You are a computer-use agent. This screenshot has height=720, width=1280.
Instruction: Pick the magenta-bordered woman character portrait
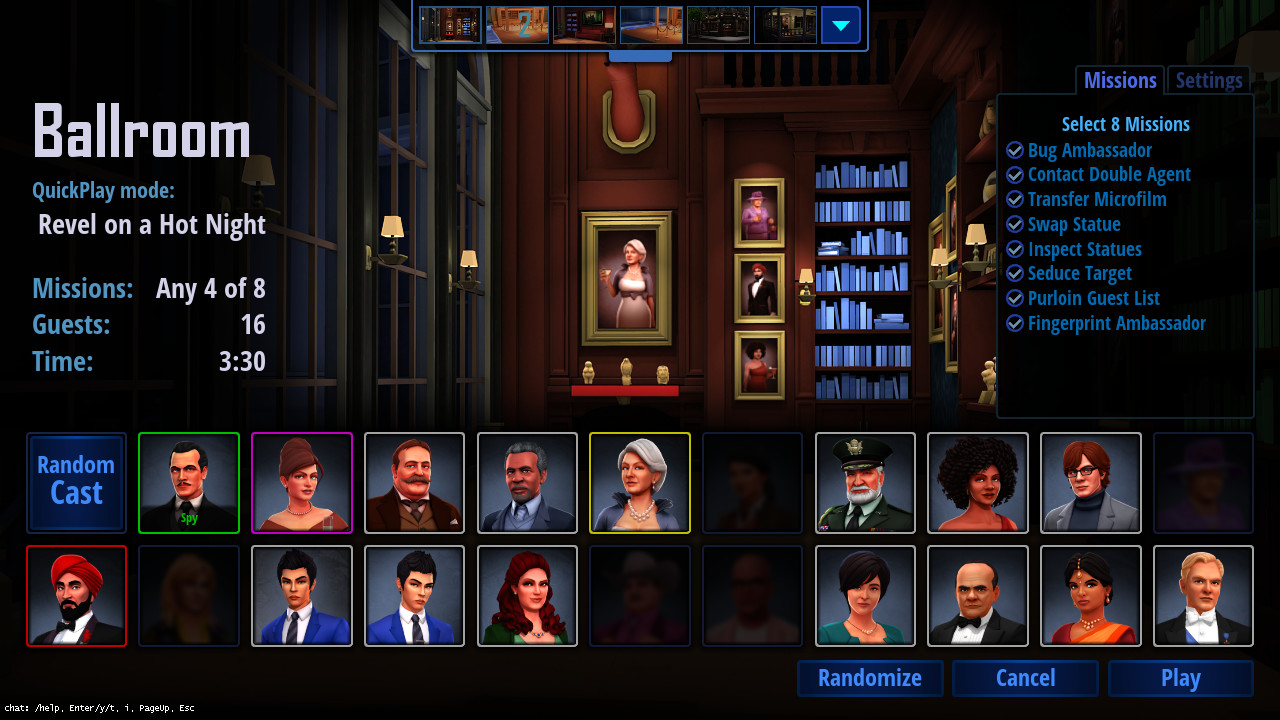pyautogui.click(x=301, y=483)
